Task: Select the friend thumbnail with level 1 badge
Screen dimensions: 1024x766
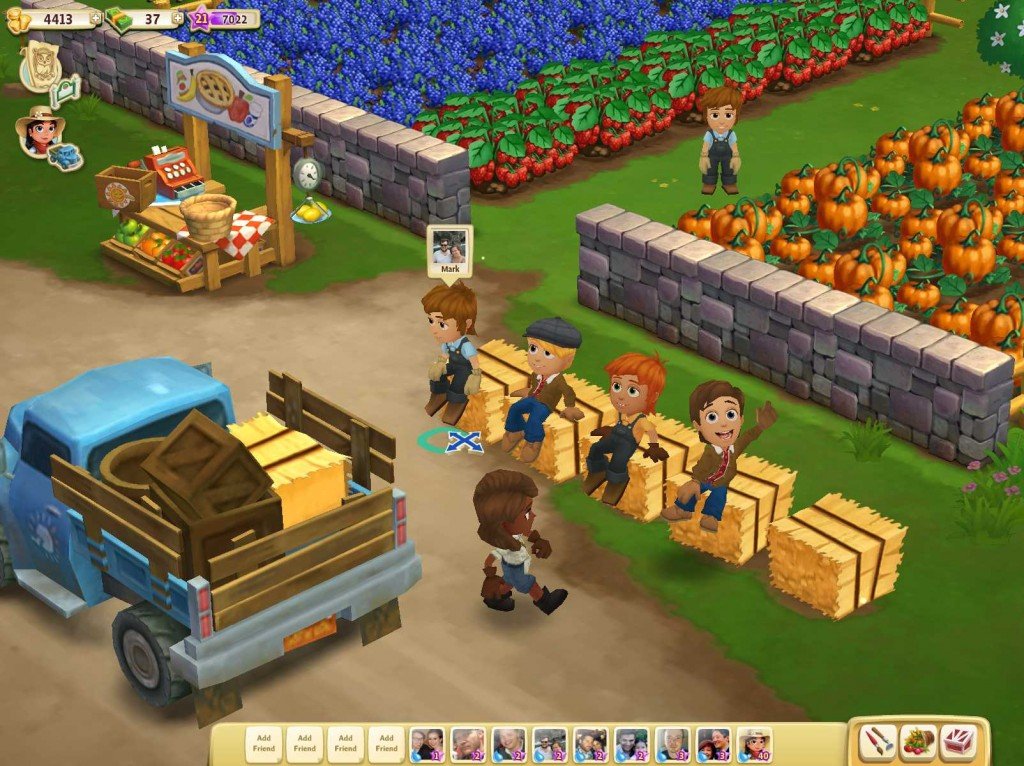Action: point(427,743)
